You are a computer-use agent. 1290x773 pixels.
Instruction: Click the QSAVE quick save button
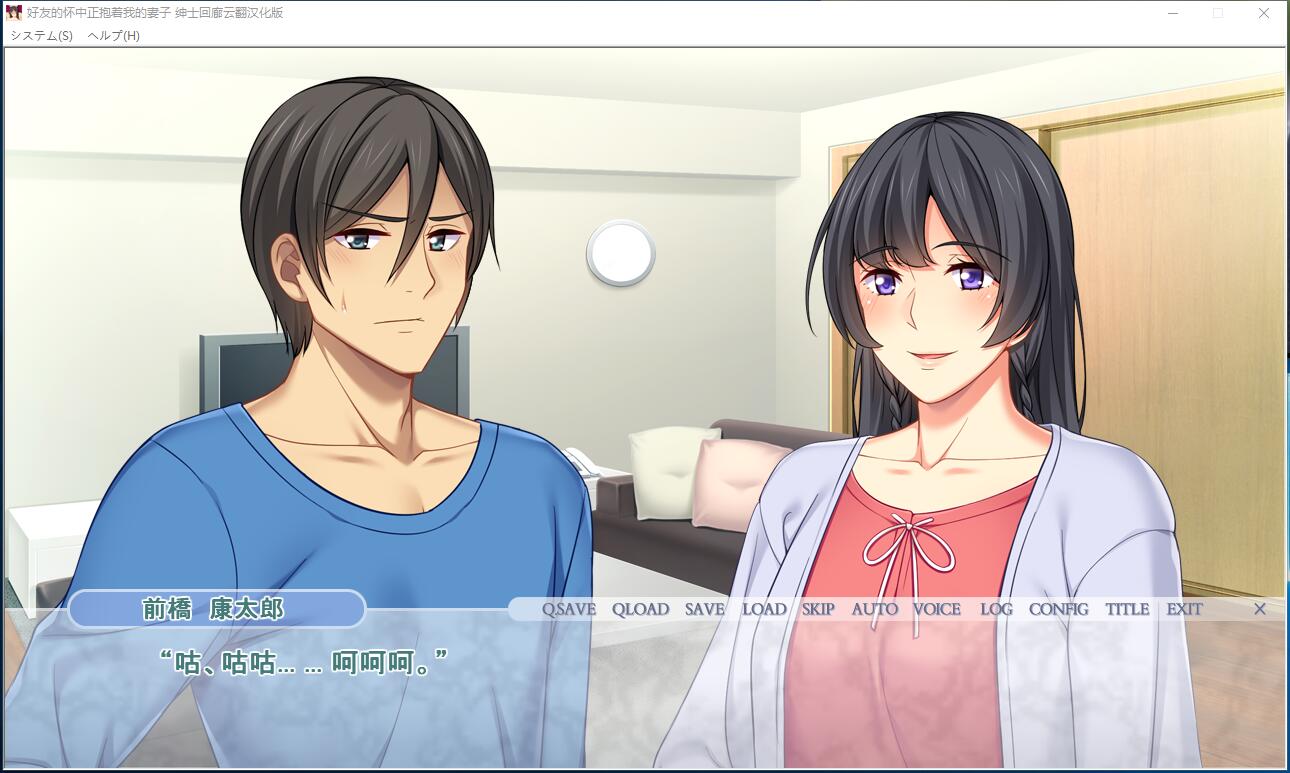click(568, 609)
